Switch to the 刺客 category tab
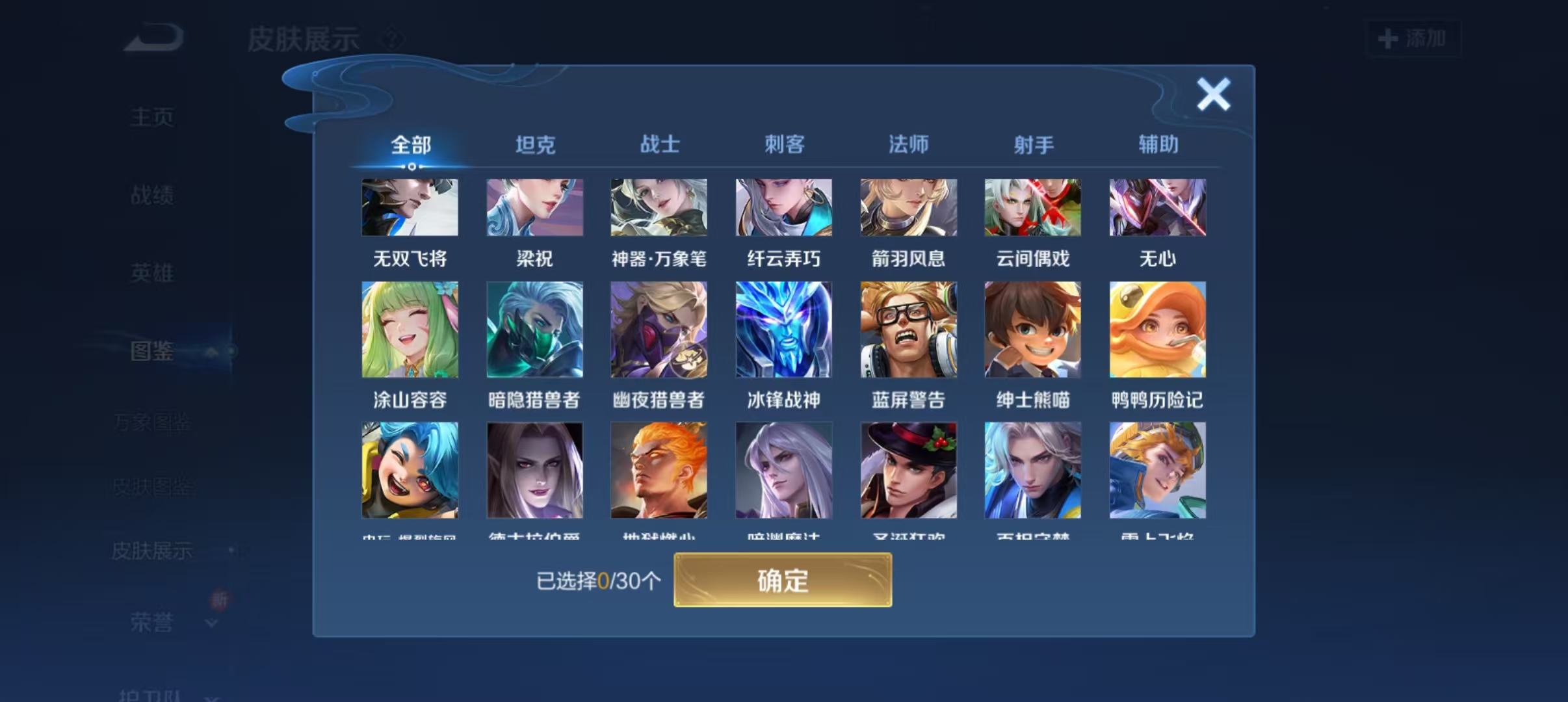The height and width of the screenshot is (702, 1568). [783, 144]
